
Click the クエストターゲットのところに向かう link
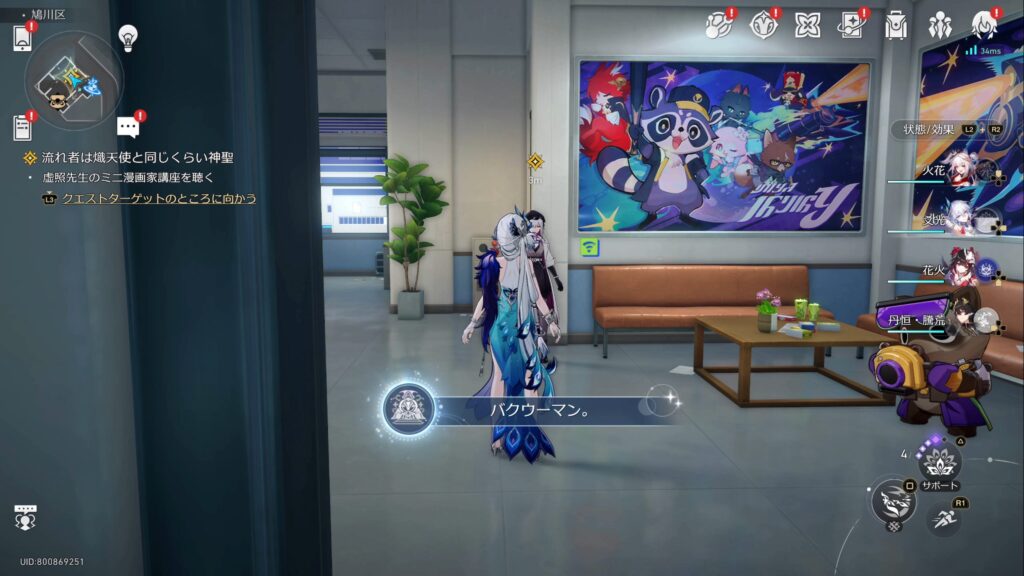click(159, 199)
